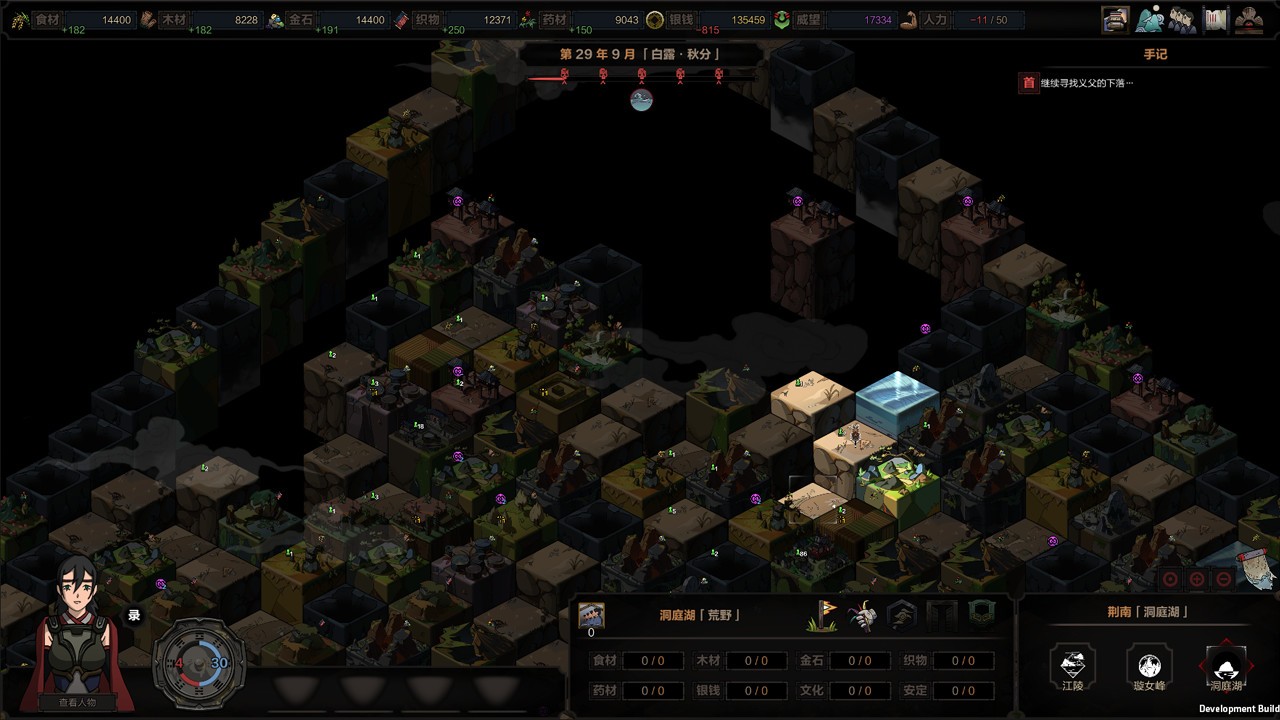The width and height of the screenshot is (1280, 720).
Task: Choose the 洞庭湖 location marker
Action: coord(1226,666)
